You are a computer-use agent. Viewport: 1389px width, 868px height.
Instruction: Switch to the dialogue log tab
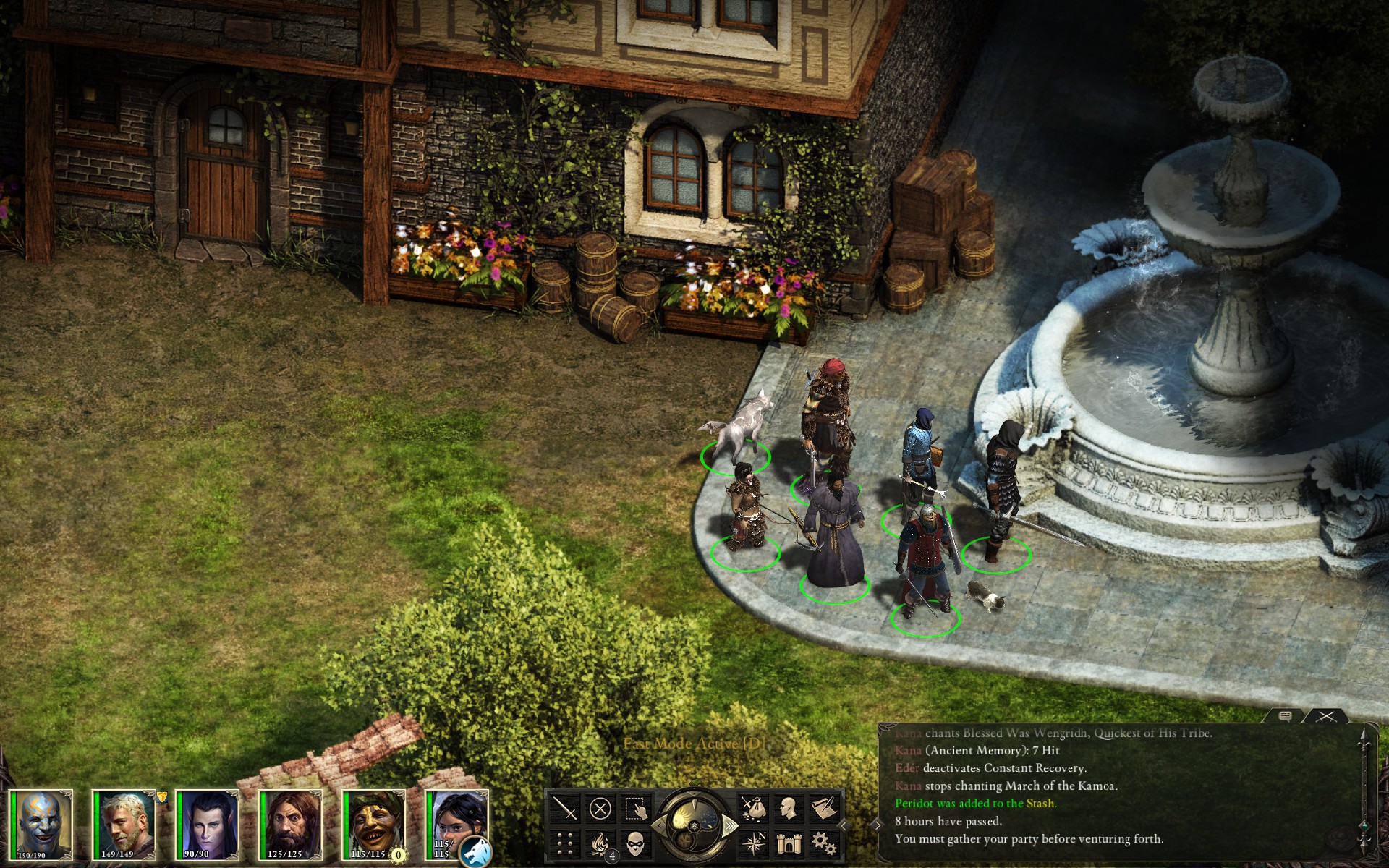(x=1286, y=716)
